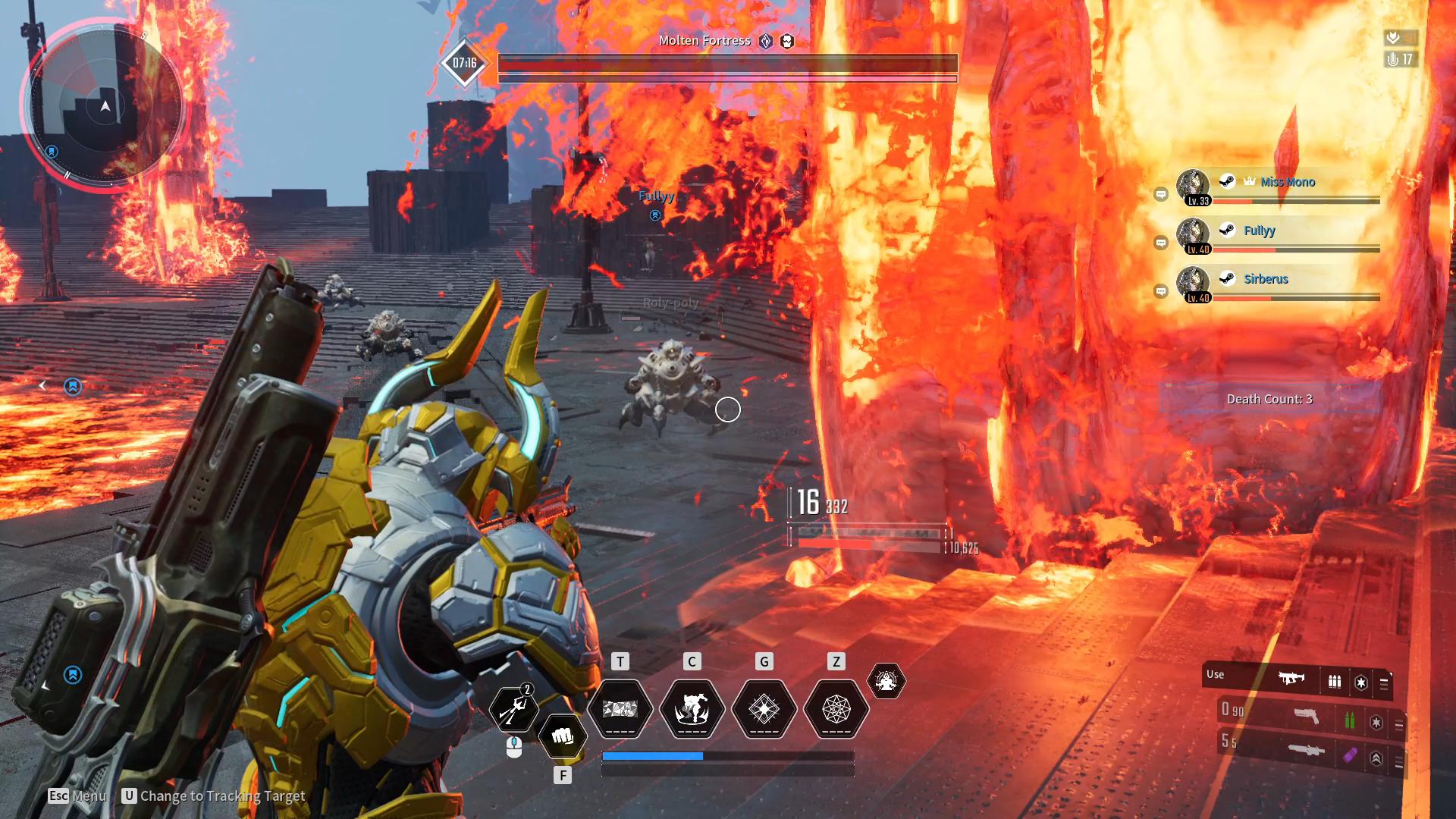Open the chat bubble next to Sirberus
The image size is (1456, 819).
tap(1160, 291)
